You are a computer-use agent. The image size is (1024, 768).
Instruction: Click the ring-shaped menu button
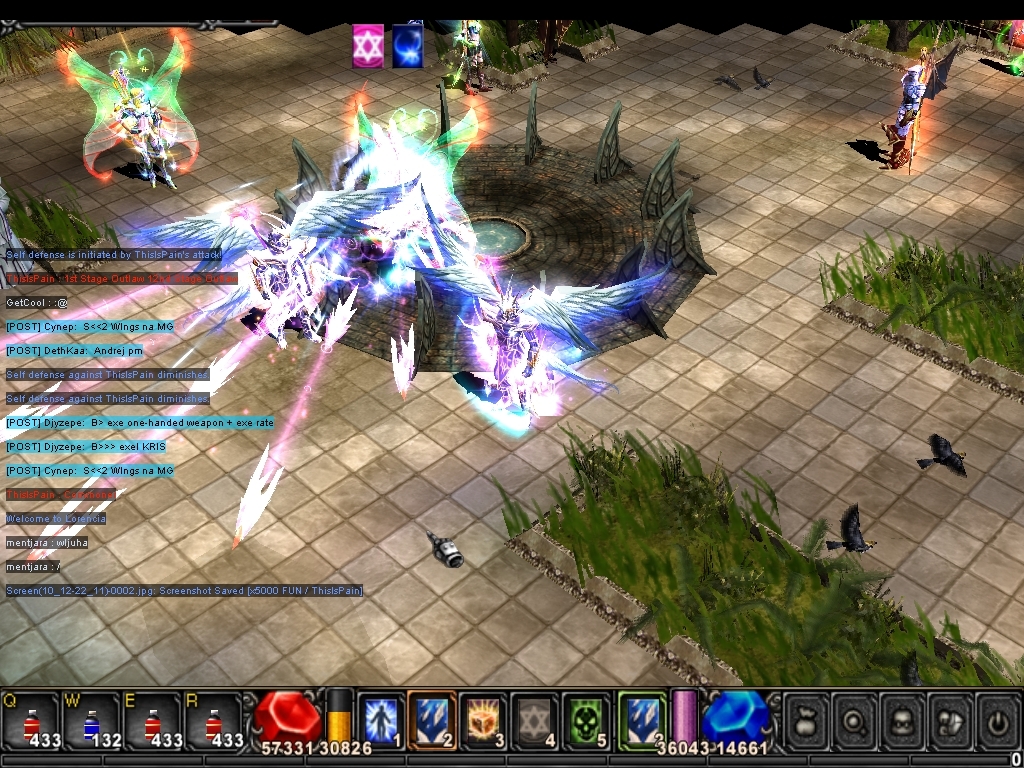[x=854, y=719]
